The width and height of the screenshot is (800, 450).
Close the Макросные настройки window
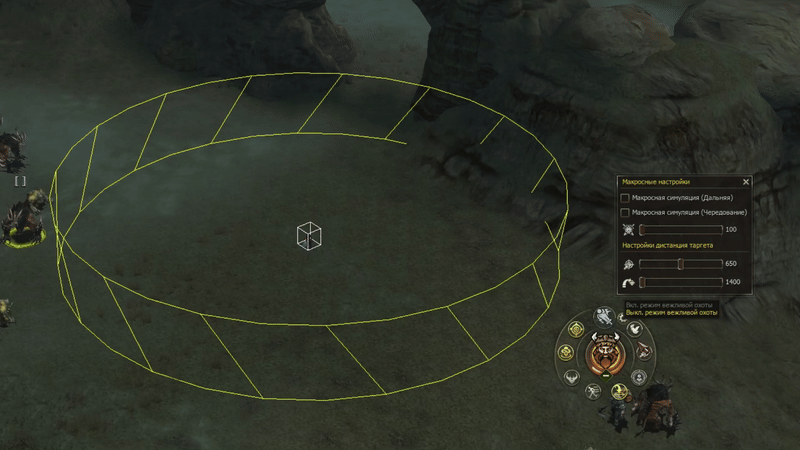[746, 182]
